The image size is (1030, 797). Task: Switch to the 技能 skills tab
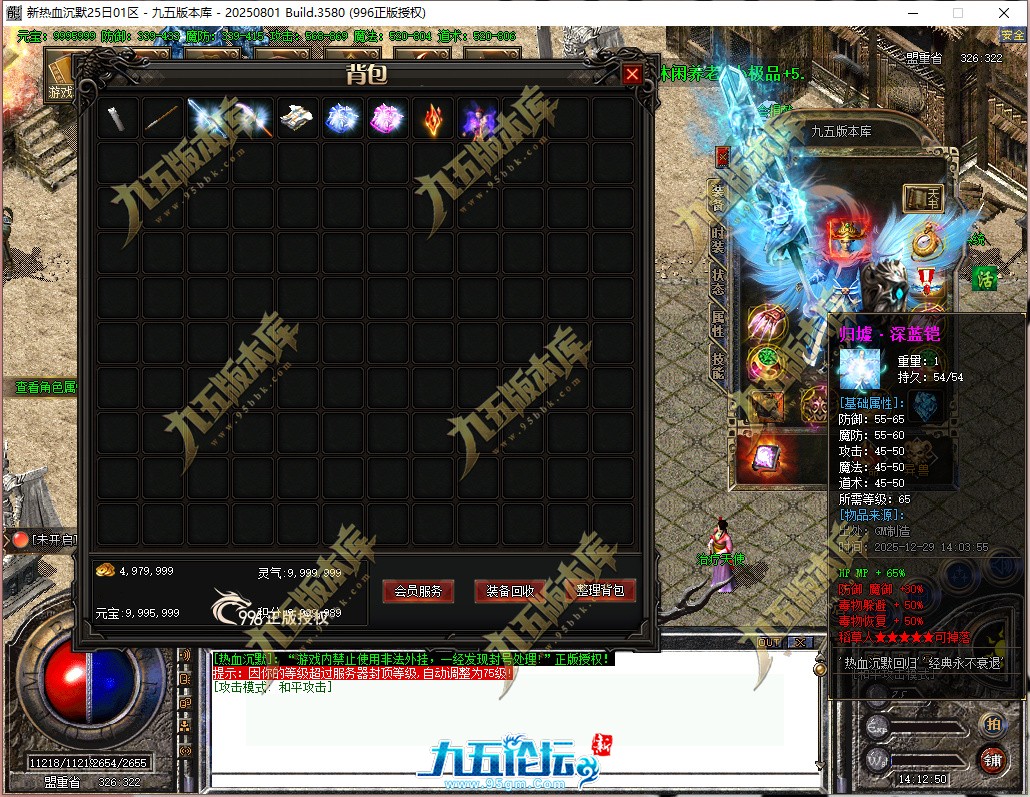[x=717, y=365]
